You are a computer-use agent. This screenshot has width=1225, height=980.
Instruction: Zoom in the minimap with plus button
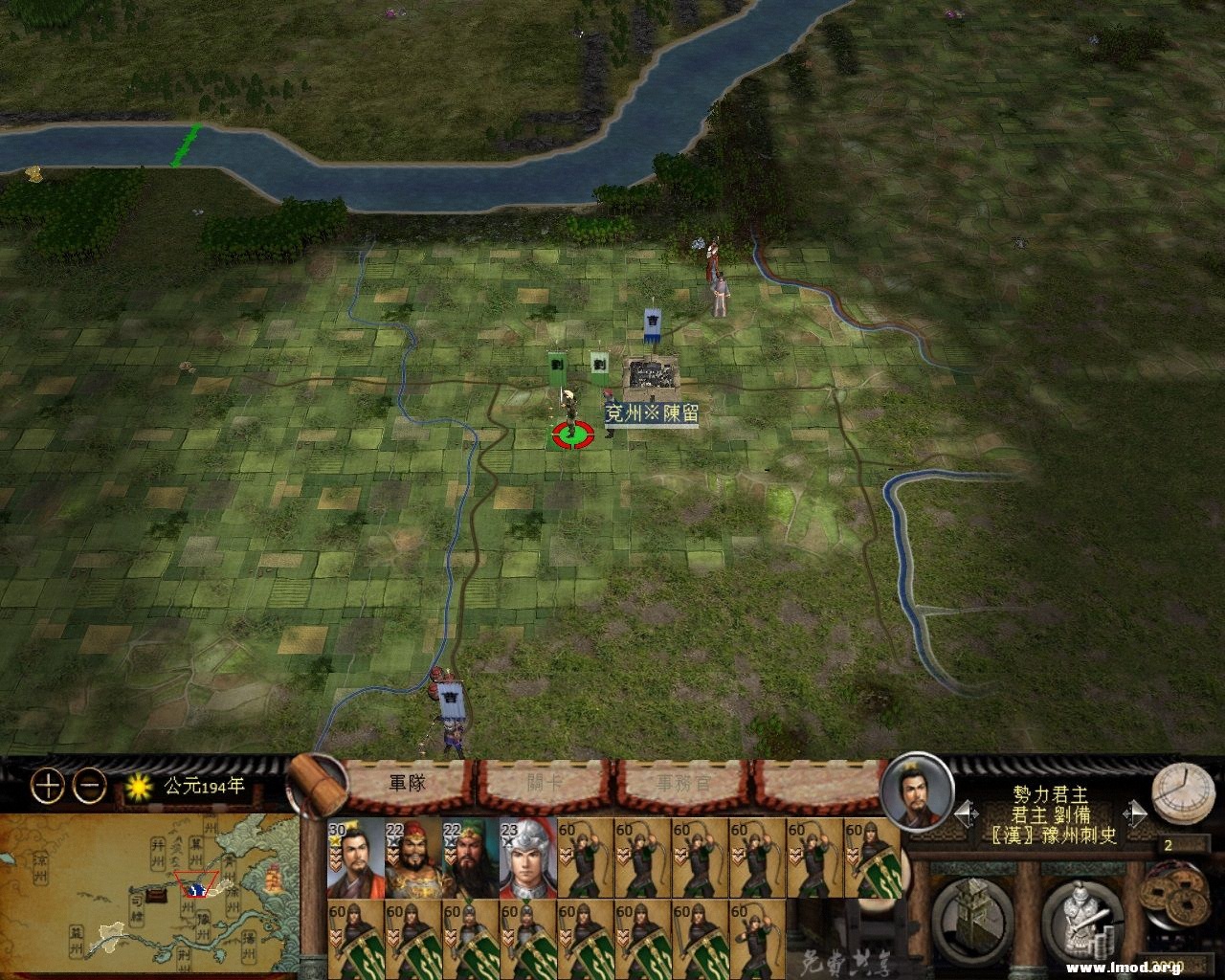47,786
